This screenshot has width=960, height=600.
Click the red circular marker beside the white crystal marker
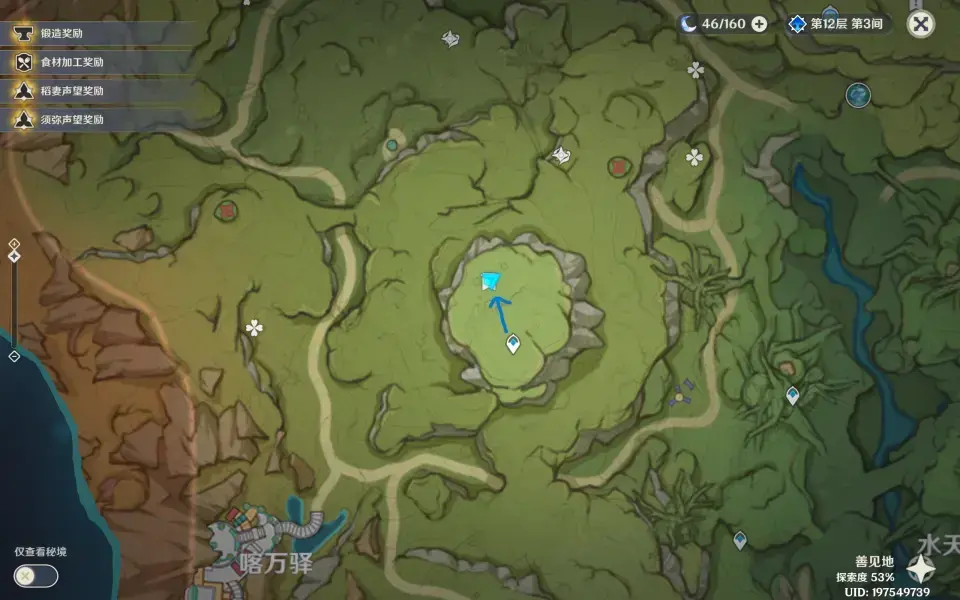point(618,165)
